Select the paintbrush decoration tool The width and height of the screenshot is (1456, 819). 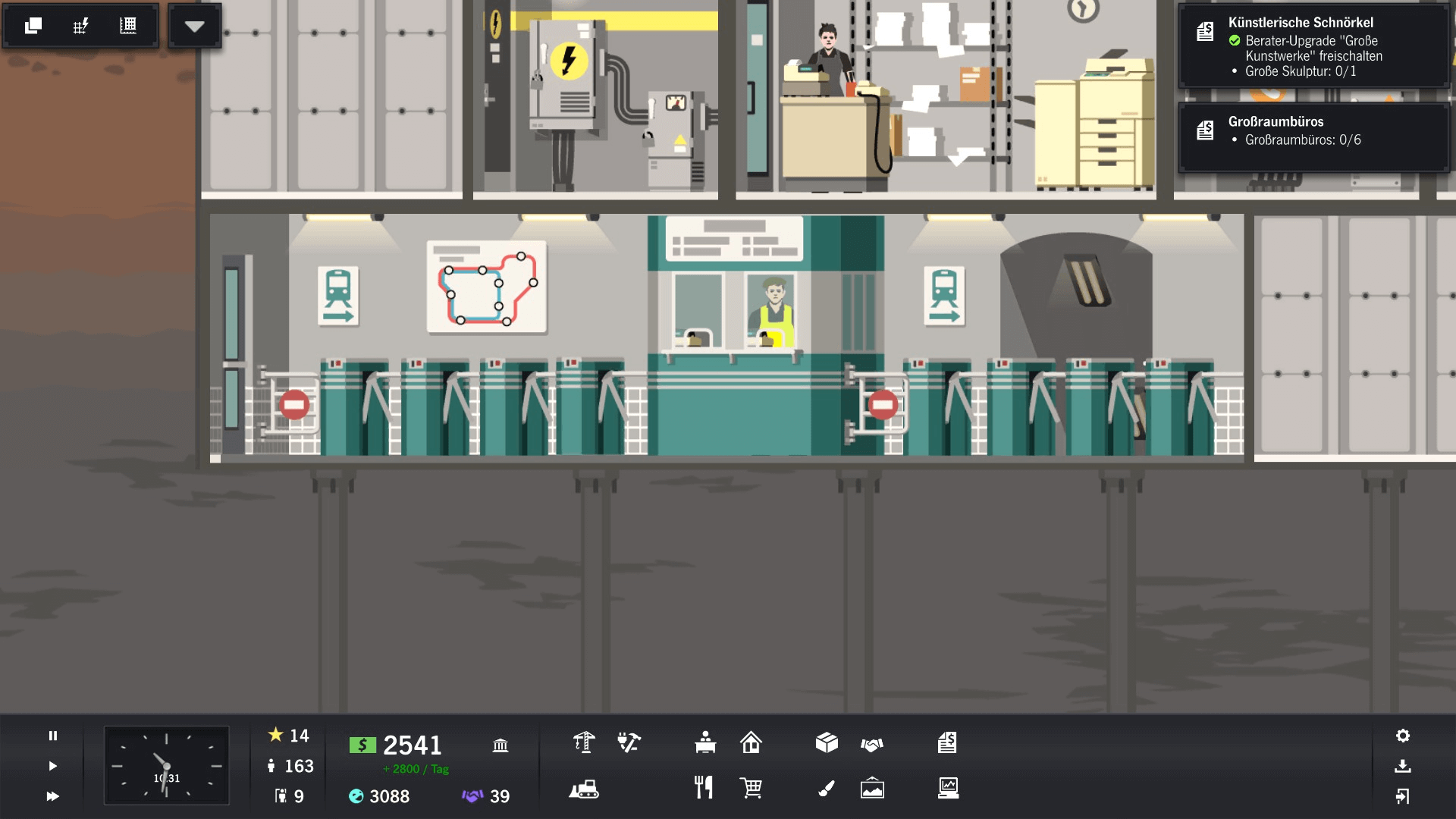point(827,789)
